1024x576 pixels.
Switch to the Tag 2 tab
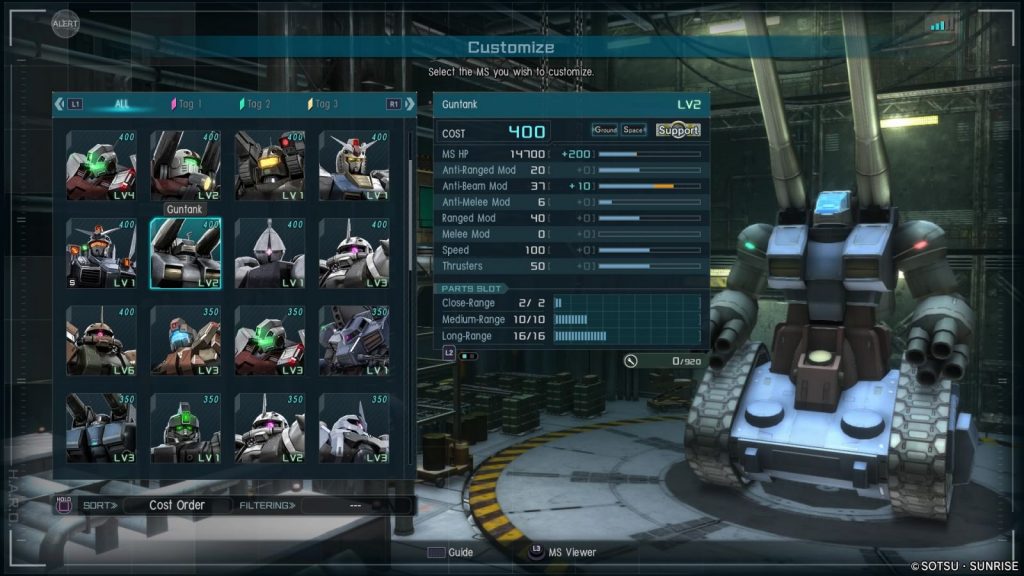pos(255,104)
